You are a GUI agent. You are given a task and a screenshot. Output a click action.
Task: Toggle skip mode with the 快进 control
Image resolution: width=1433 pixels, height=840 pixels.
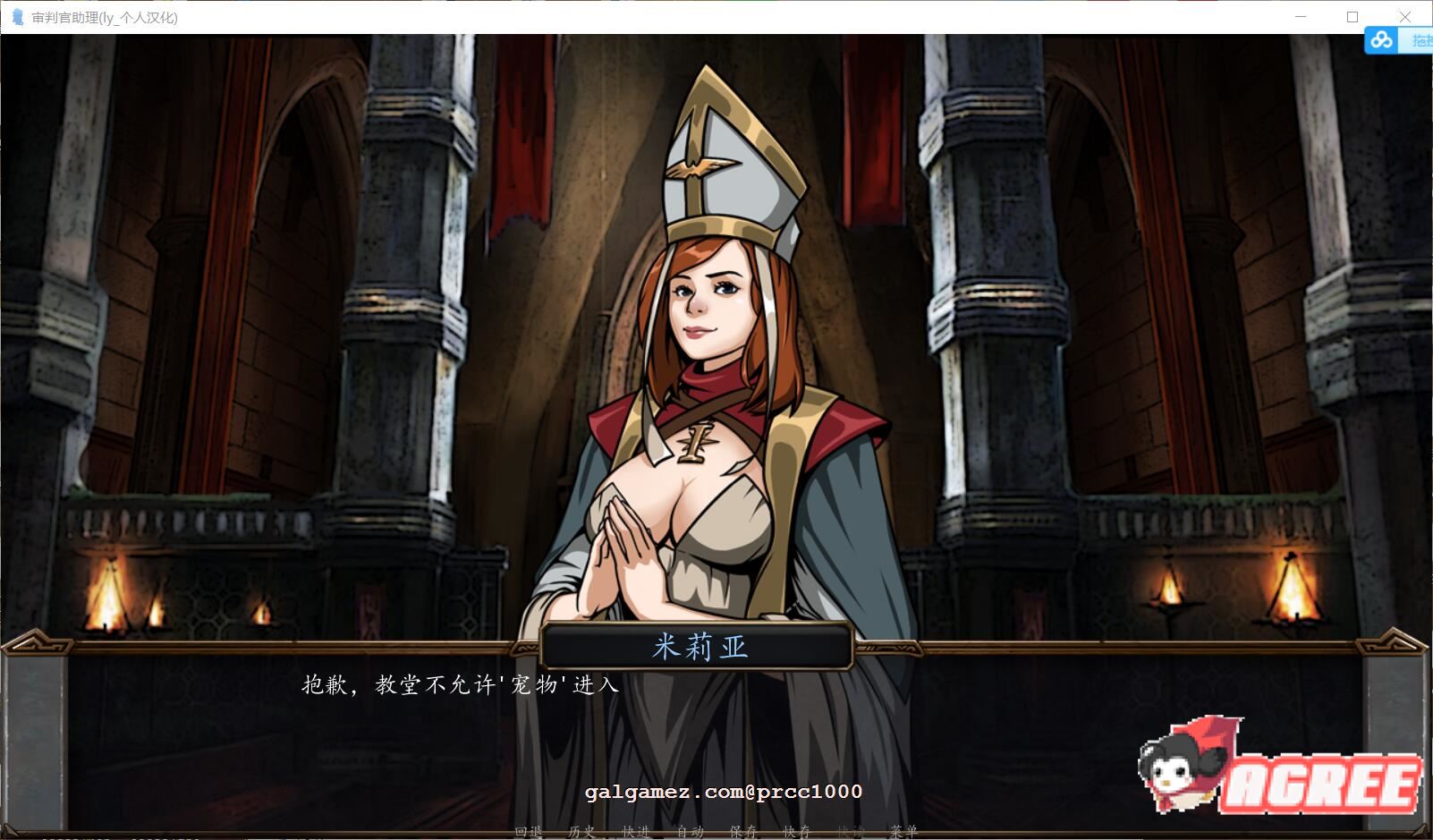[x=635, y=831]
